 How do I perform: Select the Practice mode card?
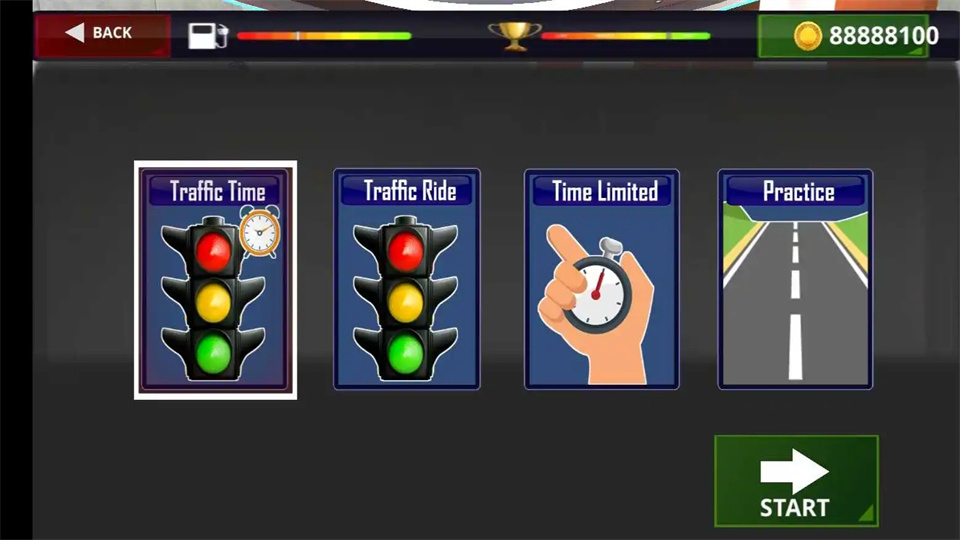795,280
